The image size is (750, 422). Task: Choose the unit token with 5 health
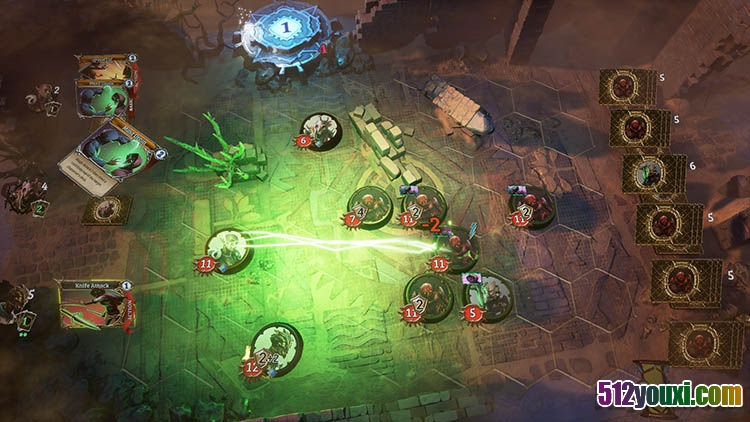click(489, 297)
